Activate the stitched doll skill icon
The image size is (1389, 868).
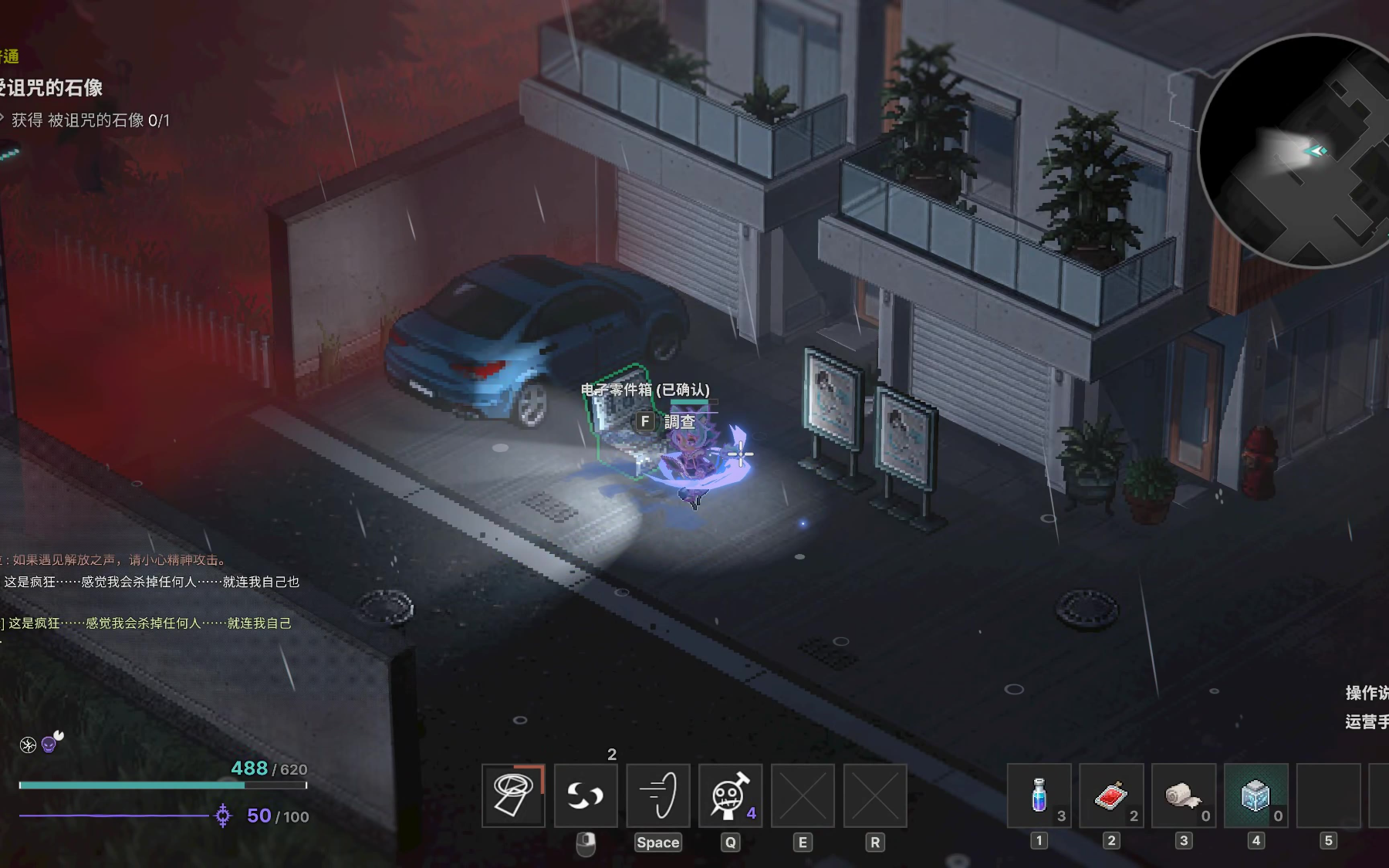730,795
